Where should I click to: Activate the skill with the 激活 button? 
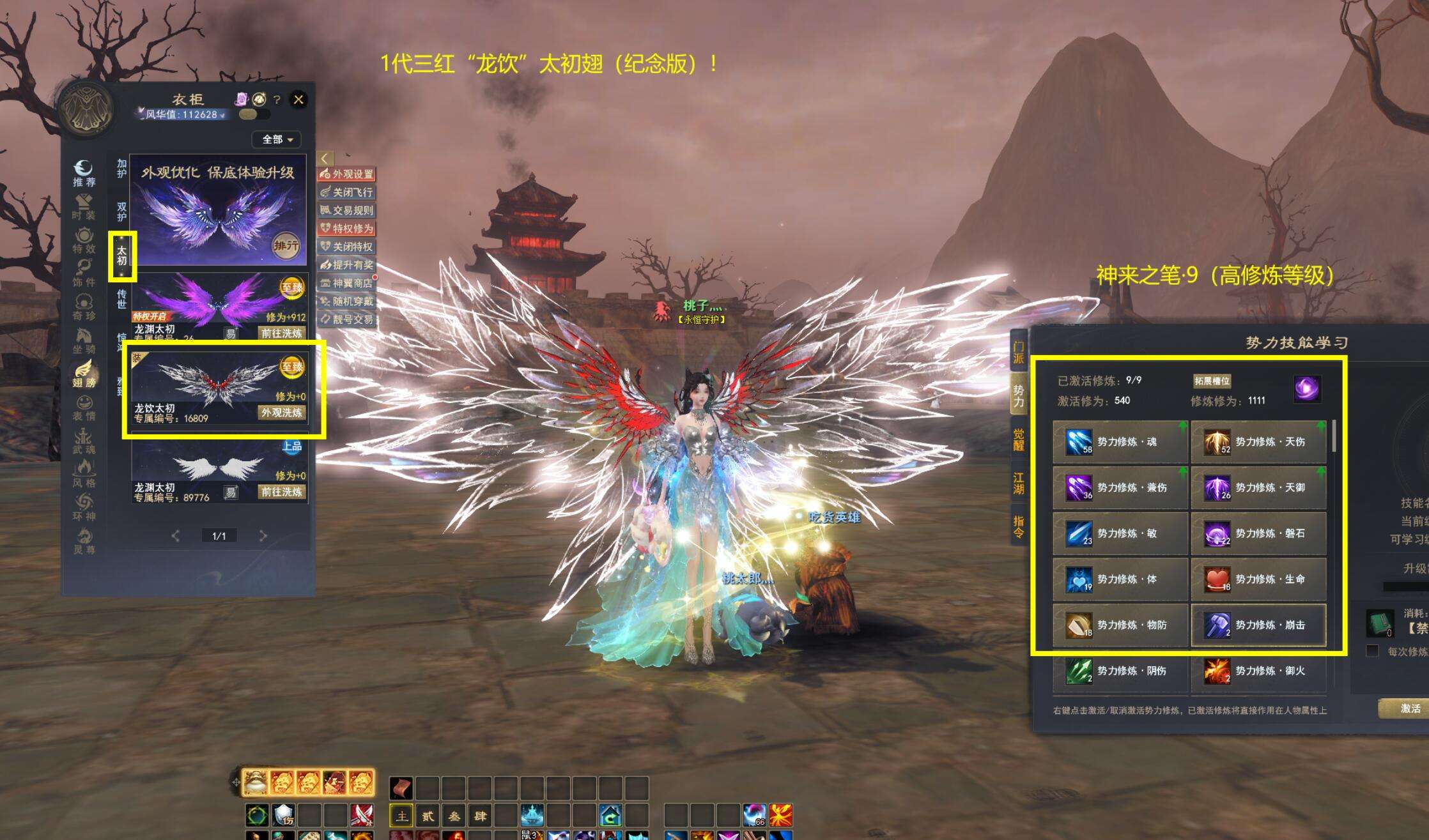pos(1409,708)
